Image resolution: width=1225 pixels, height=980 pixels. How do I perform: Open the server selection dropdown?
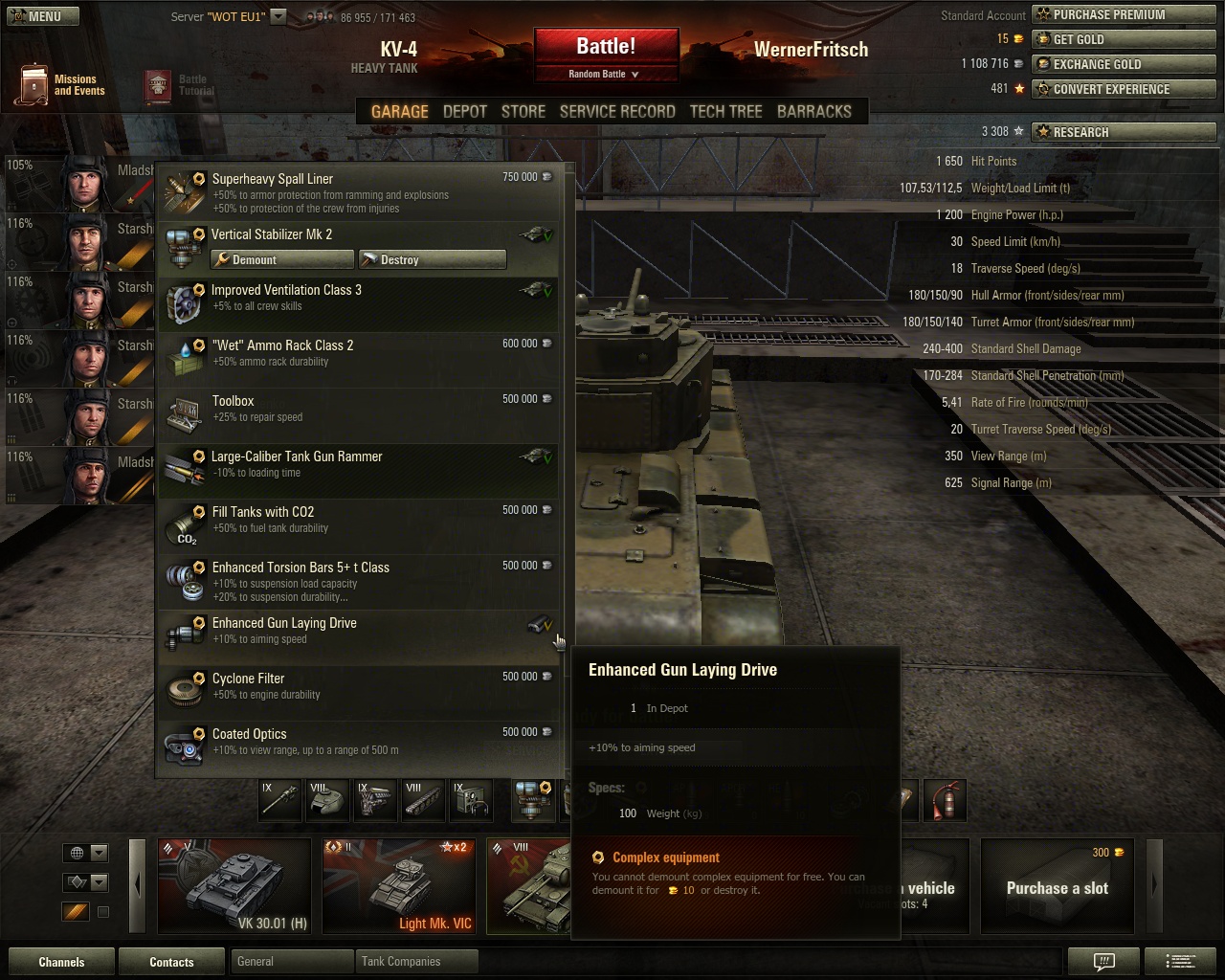(278, 16)
